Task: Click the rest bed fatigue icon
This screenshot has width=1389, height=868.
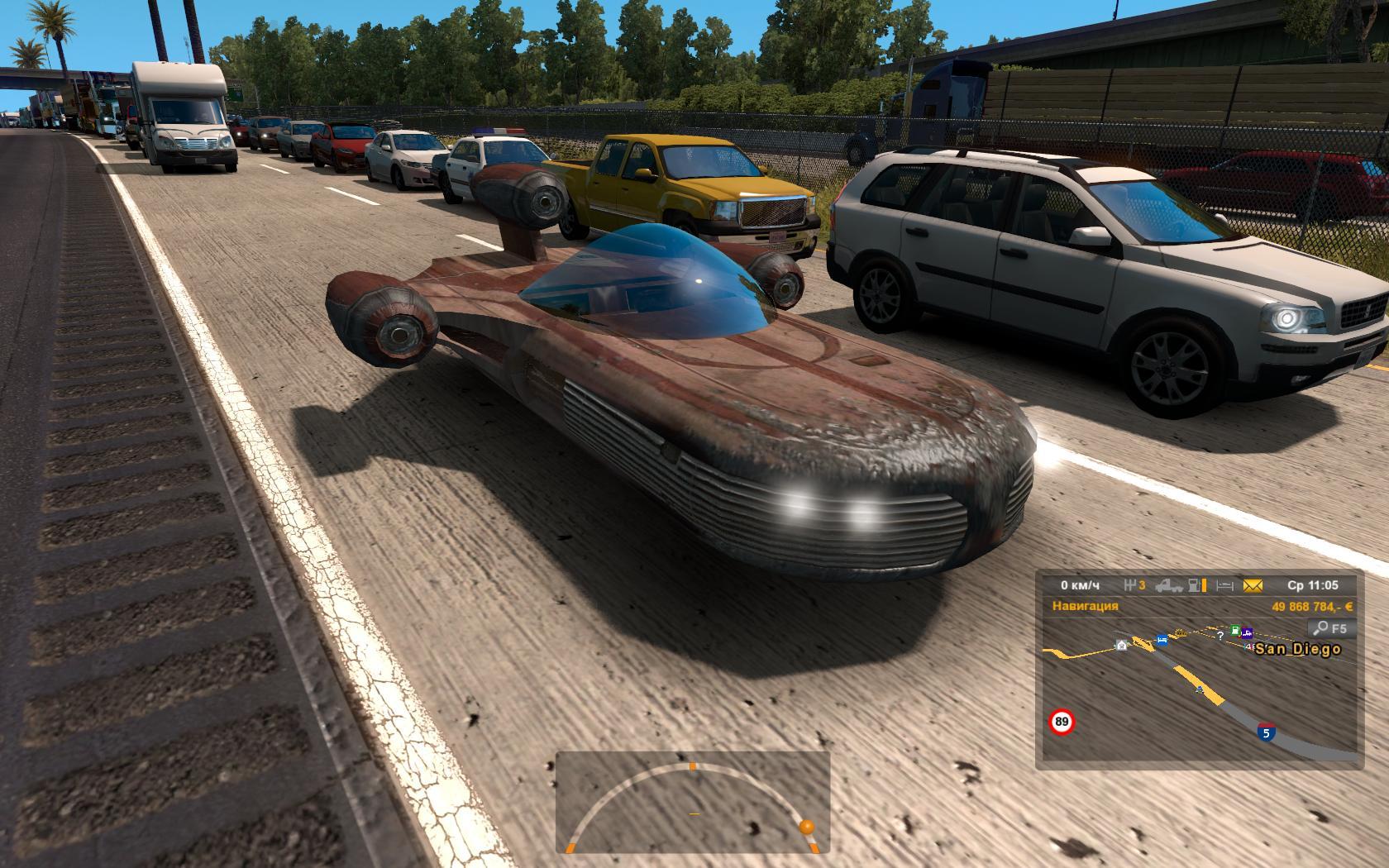Action: click(1224, 586)
